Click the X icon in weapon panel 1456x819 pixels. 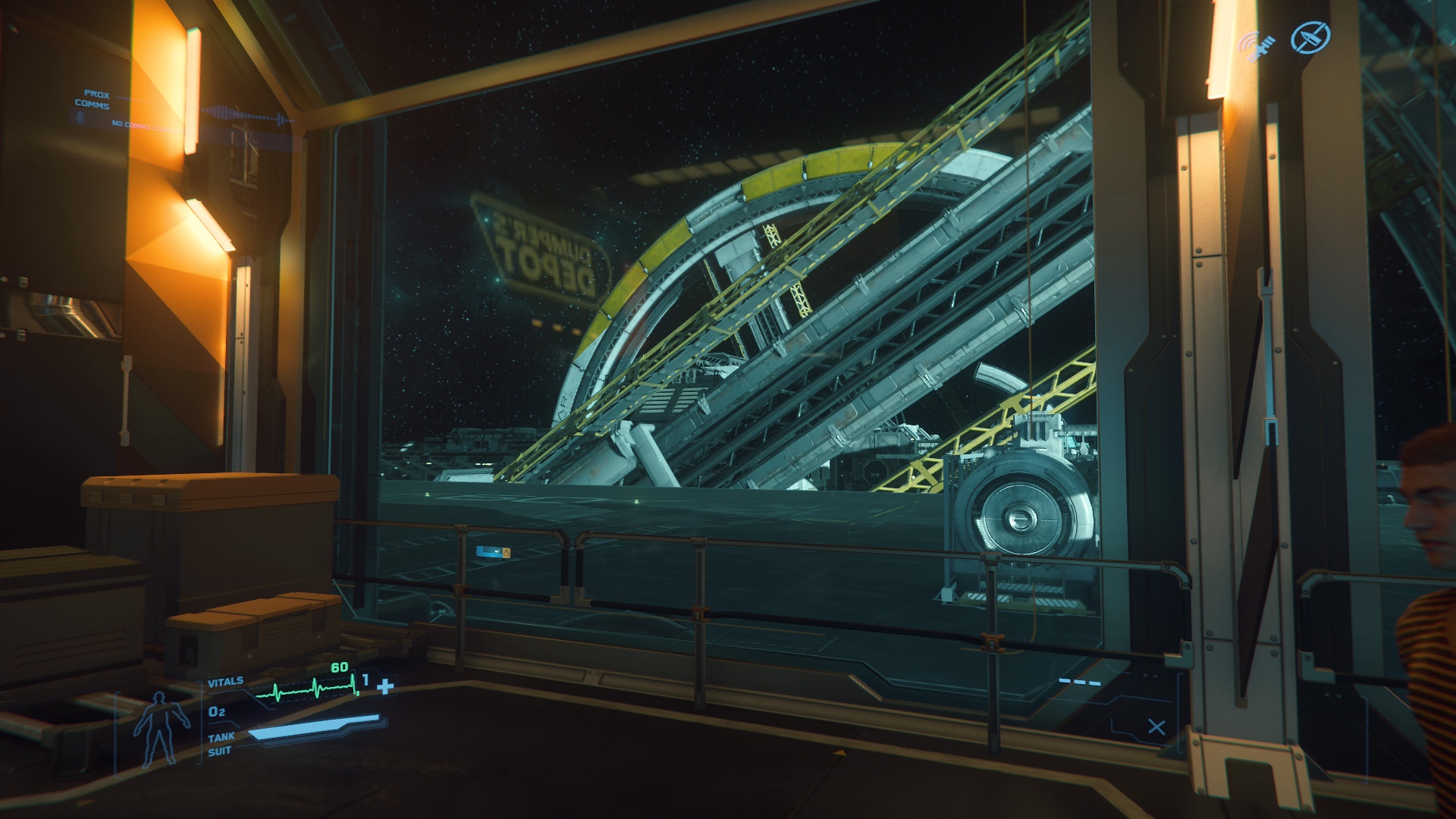(x=1156, y=726)
